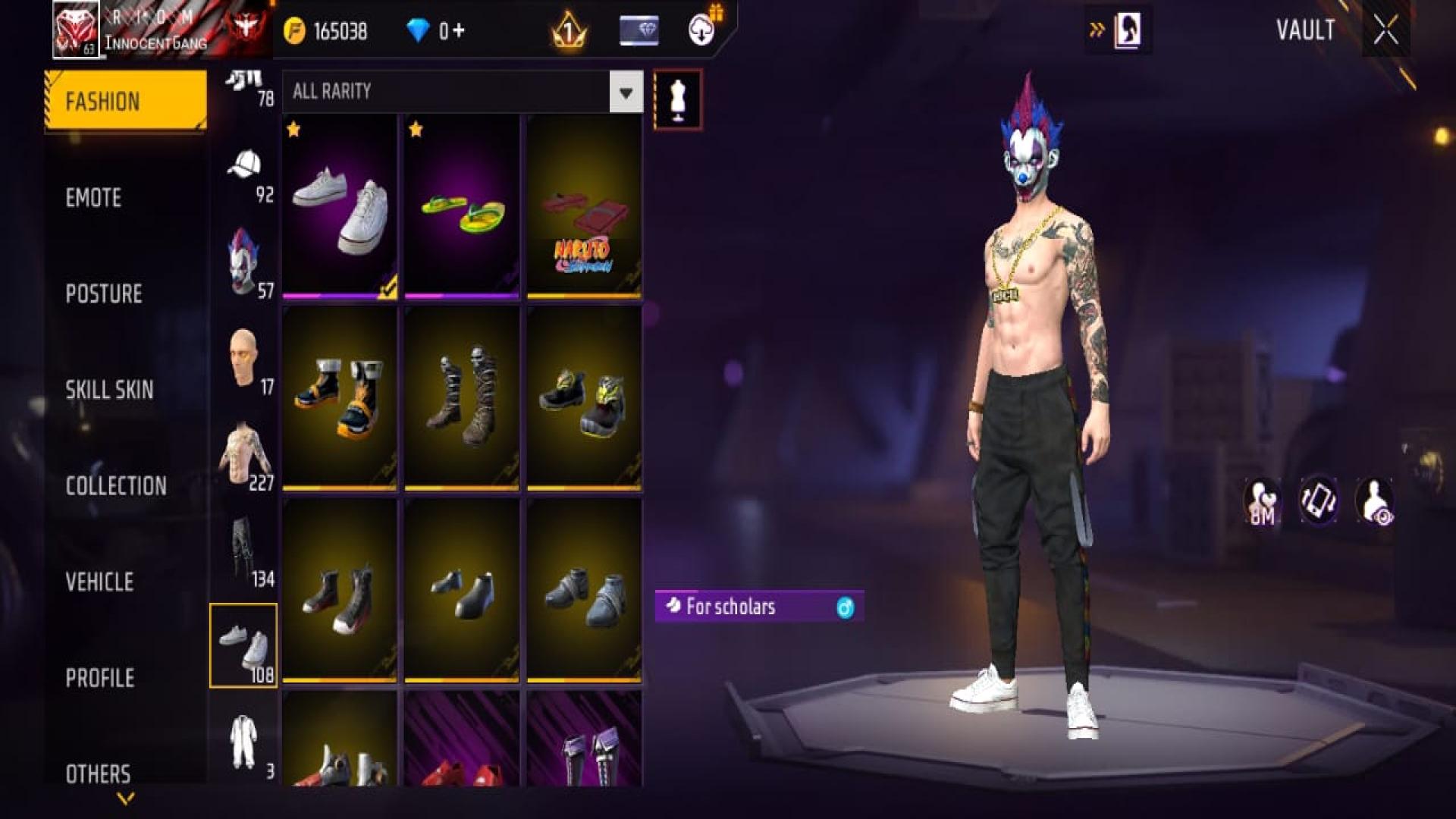Switch to the Profile tab
Viewport: 1456px width, 819px height.
pyautogui.click(x=99, y=678)
